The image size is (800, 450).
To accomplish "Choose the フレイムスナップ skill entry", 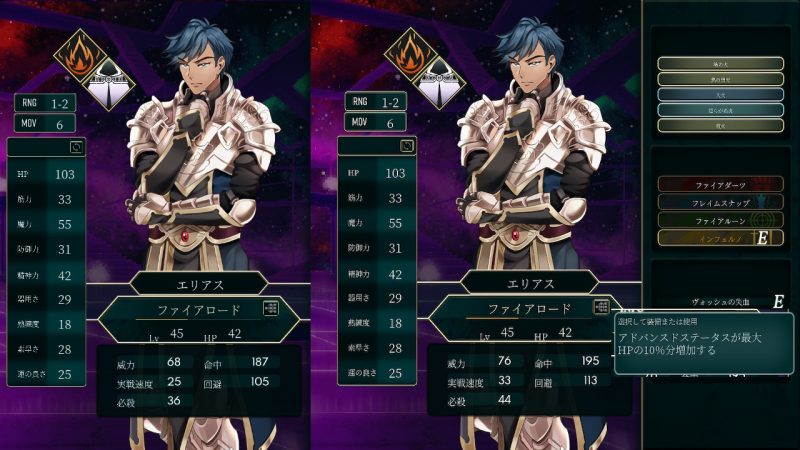I will pyautogui.click(x=720, y=202).
